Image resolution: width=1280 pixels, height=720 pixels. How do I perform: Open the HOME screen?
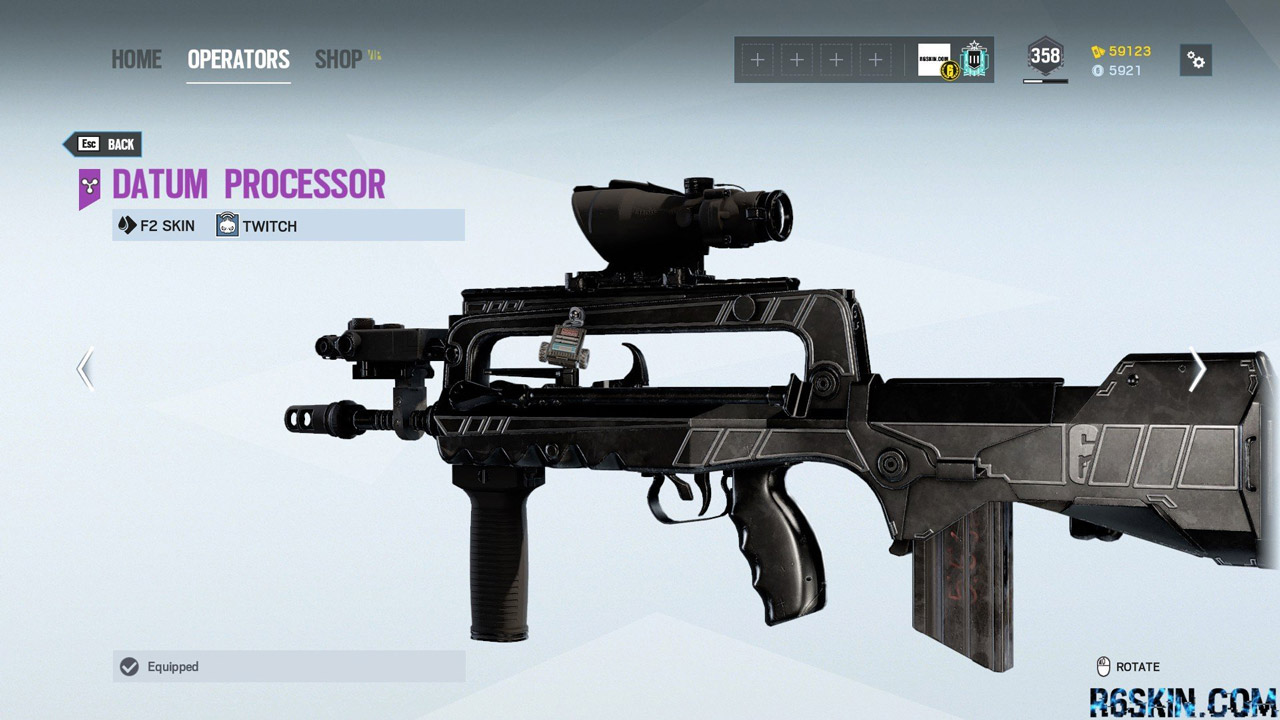pyautogui.click(x=136, y=60)
